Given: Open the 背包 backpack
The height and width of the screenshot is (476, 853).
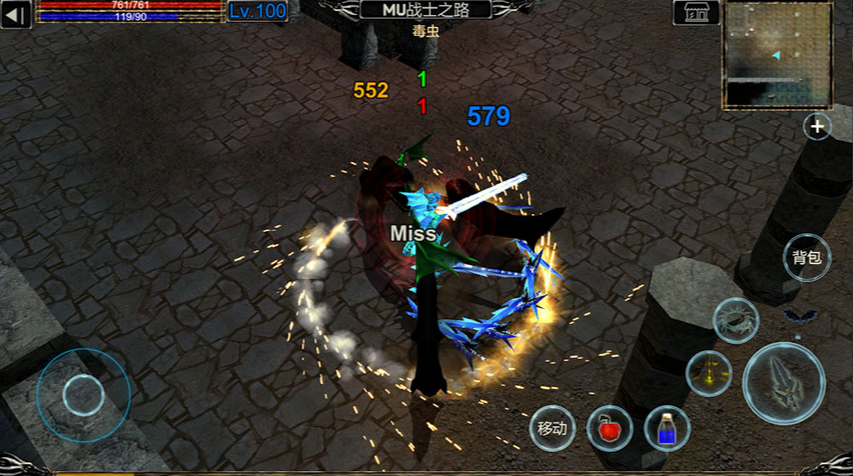Looking at the screenshot, I should click(x=806, y=258).
